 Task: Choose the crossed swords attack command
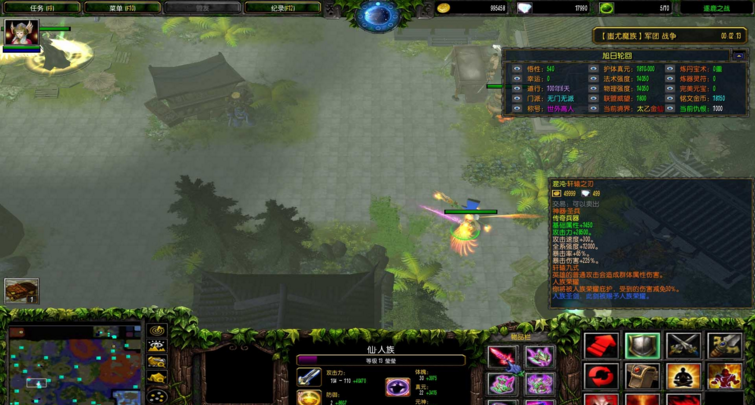point(684,346)
